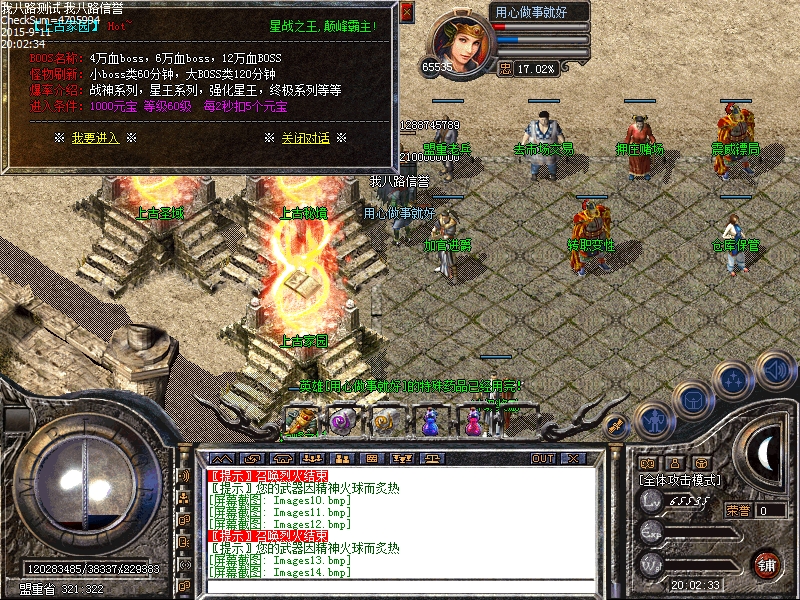Close the NPC dialogue with the red X
Image resolution: width=800 pixels, height=600 pixels.
pyautogui.click(x=406, y=13)
